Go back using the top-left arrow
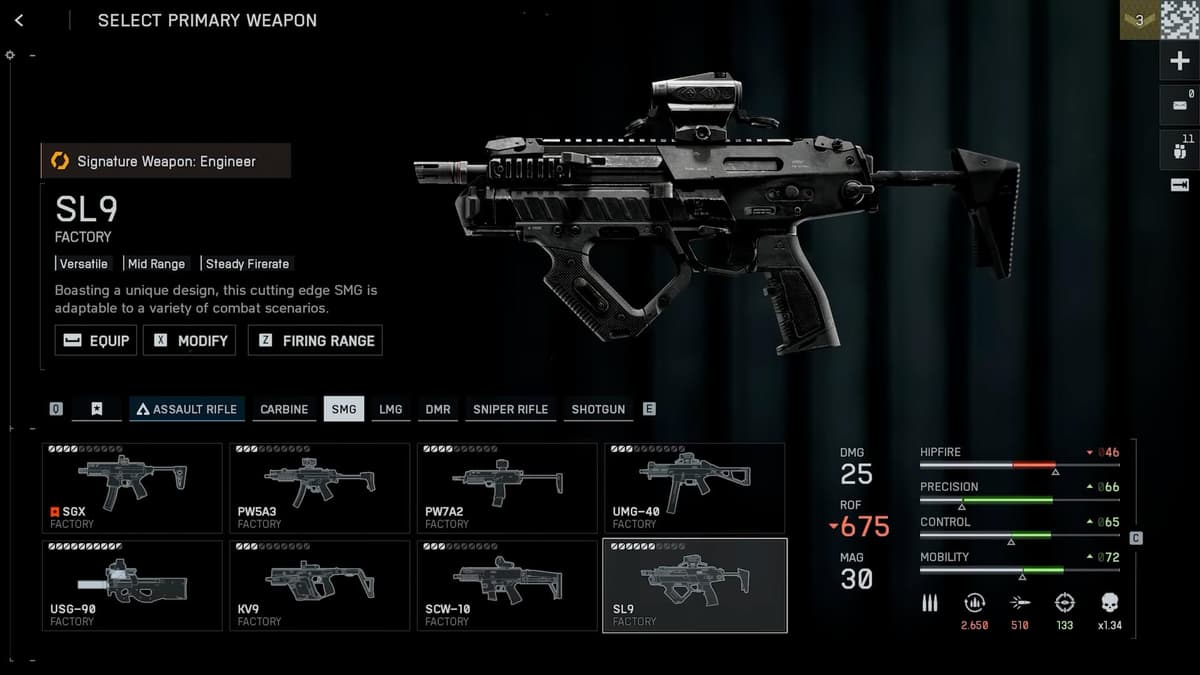1200x675 pixels. click(20, 20)
